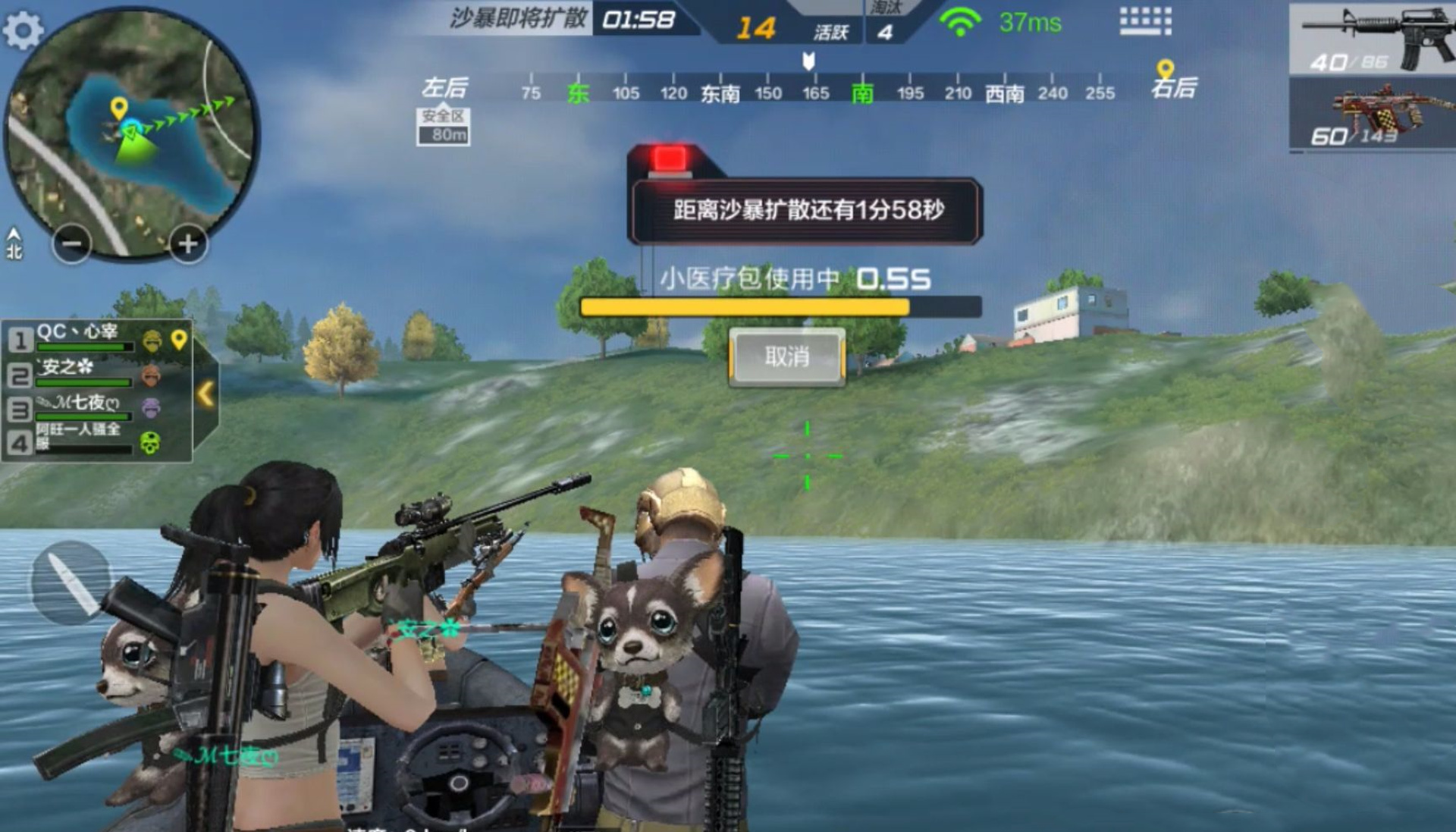
Task: Tap the yellow medkit progress bar
Action: click(743, 305)
